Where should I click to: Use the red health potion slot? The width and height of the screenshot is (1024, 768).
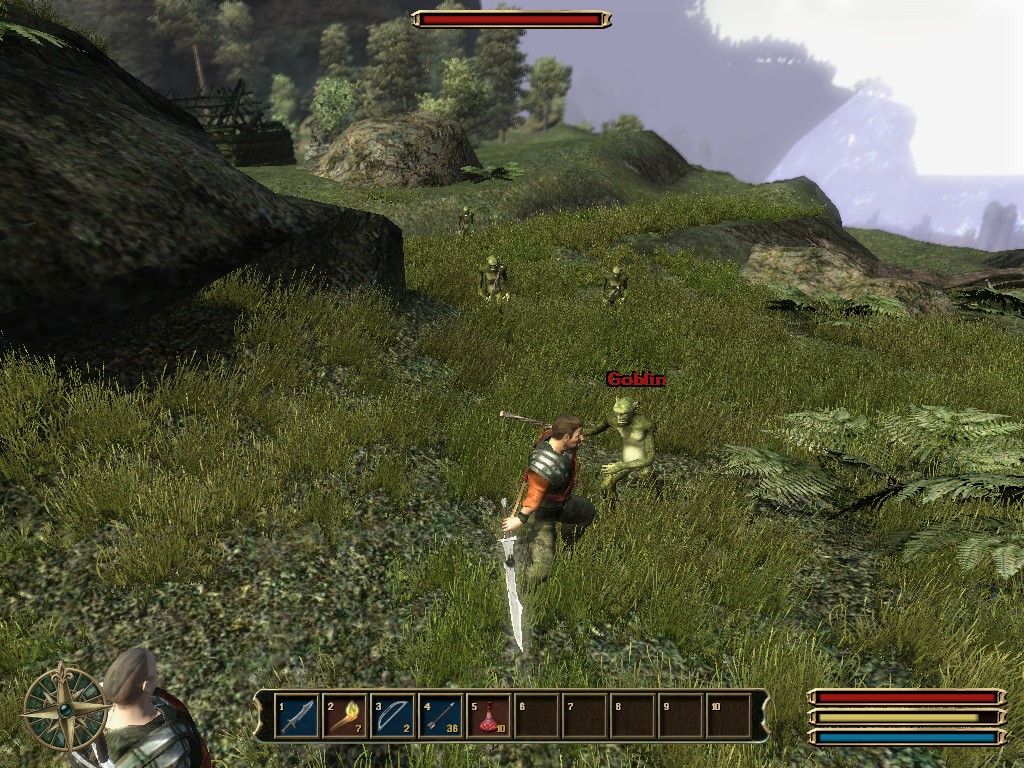coord(489,716)
